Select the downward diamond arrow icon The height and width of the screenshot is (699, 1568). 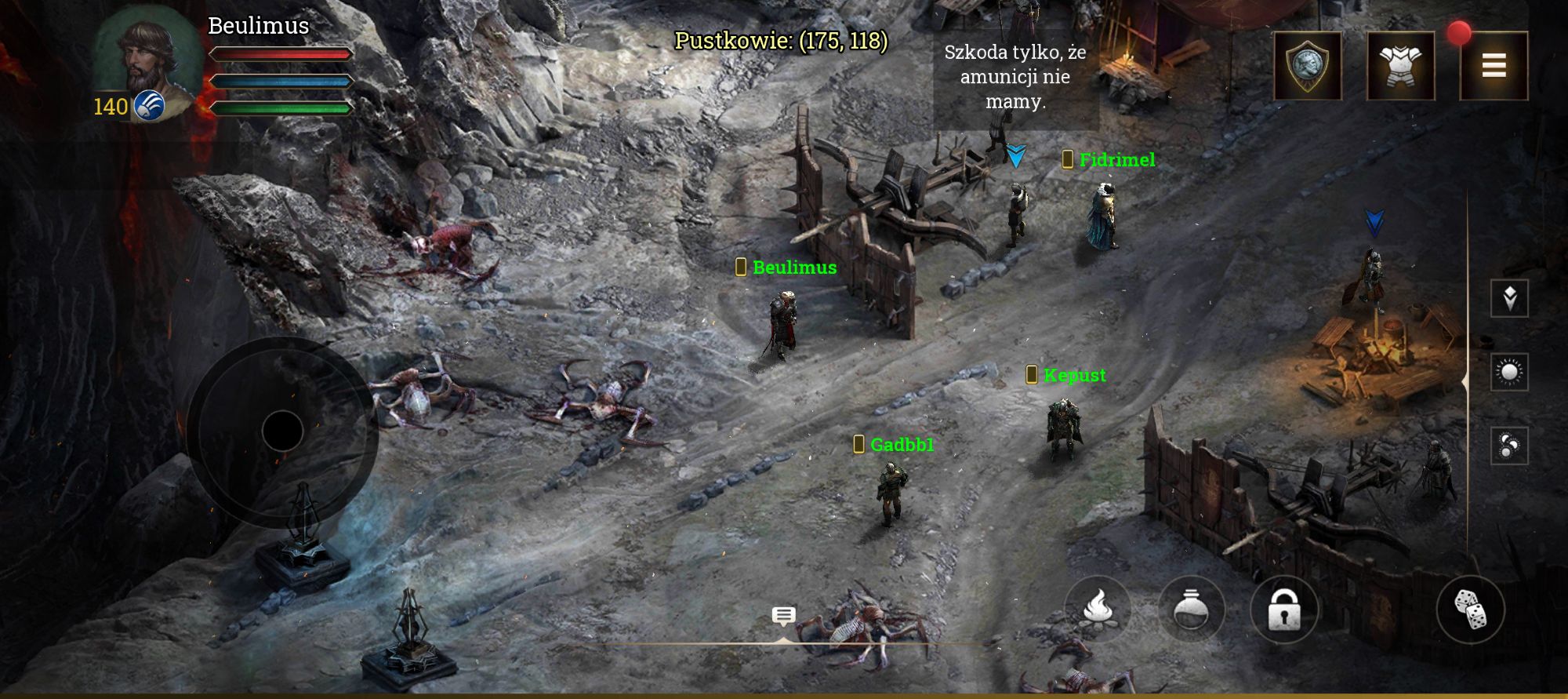(1509, 298)
